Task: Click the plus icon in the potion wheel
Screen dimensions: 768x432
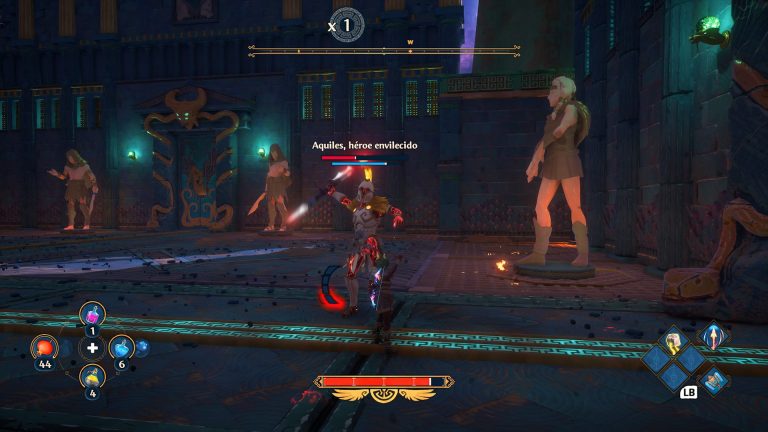Action: pos(93,348)
